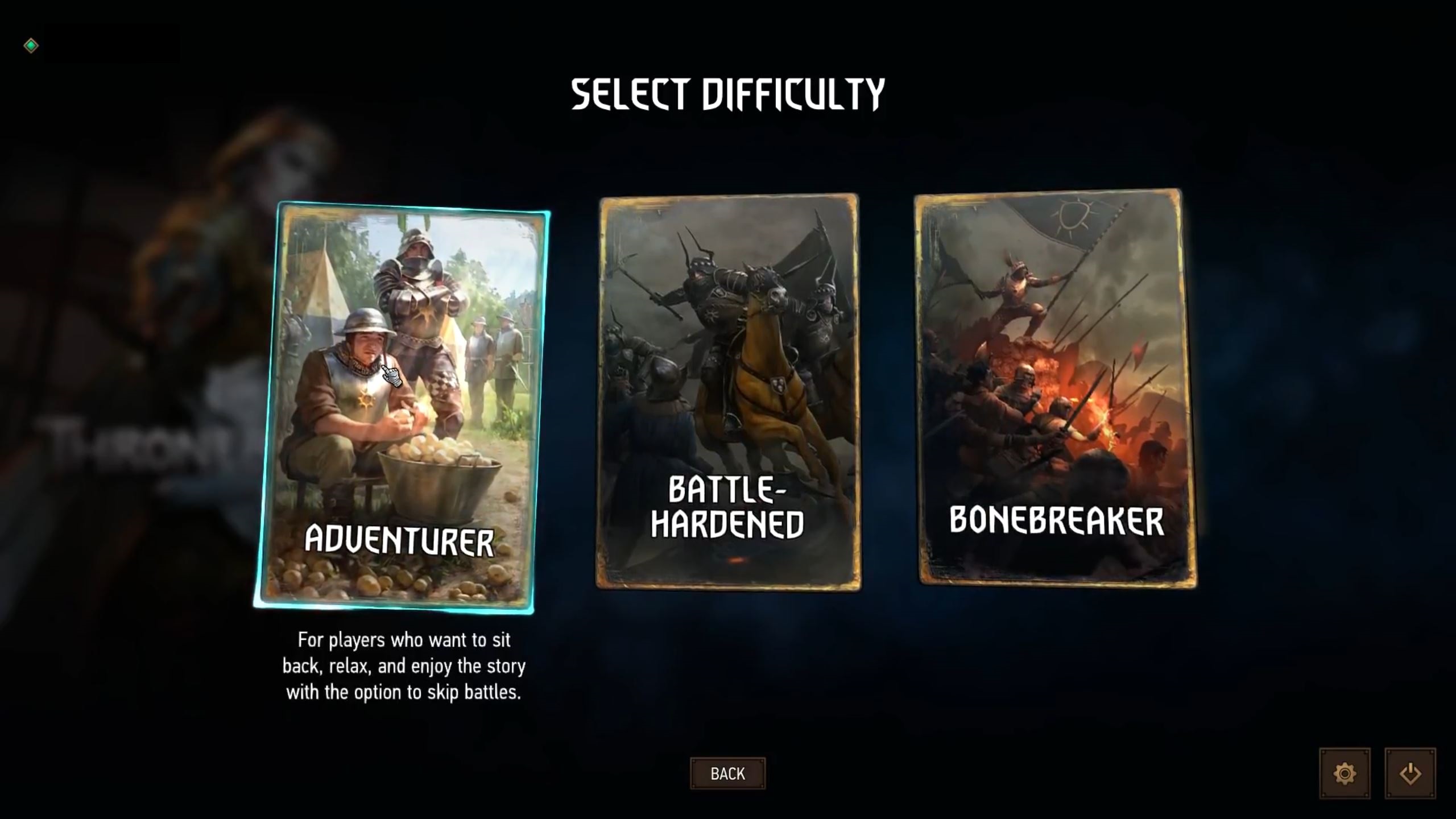Click the glowing indicator in the top-left corner
The width and height of the screenshot is (1456, 819).
click(x=31, y=44)
